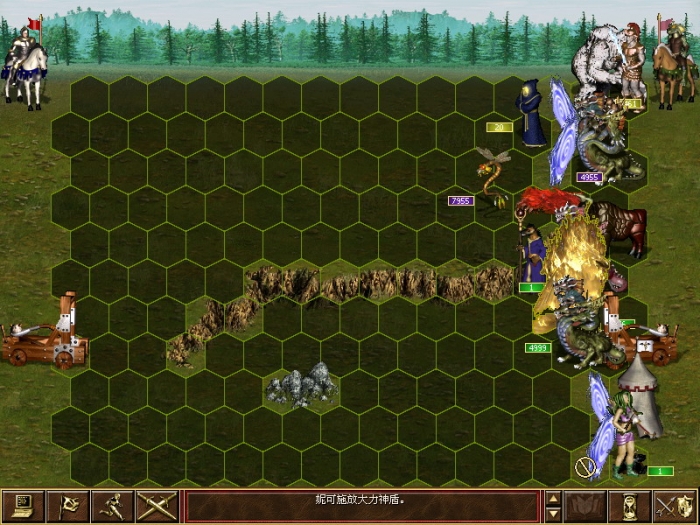Show later combat log messages with down arrow

[553, 514]
